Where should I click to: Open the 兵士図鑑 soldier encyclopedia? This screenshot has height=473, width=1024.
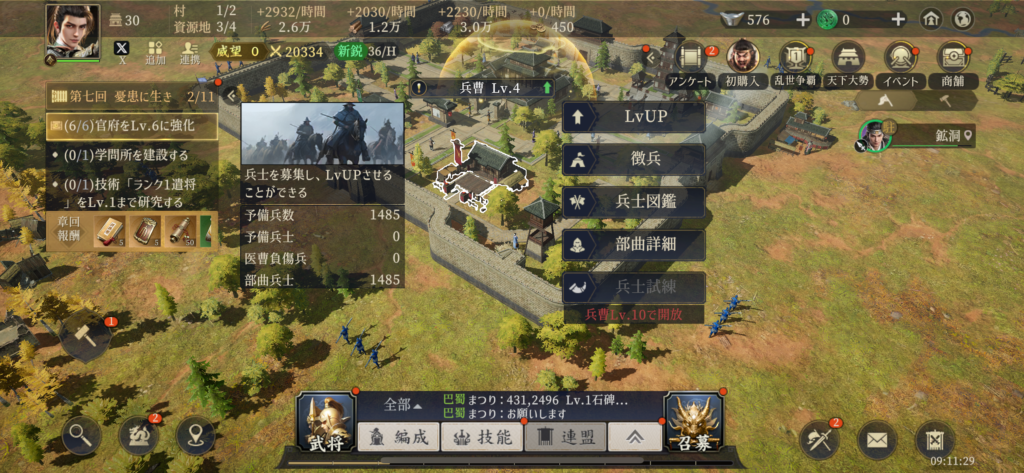point(634,201)
